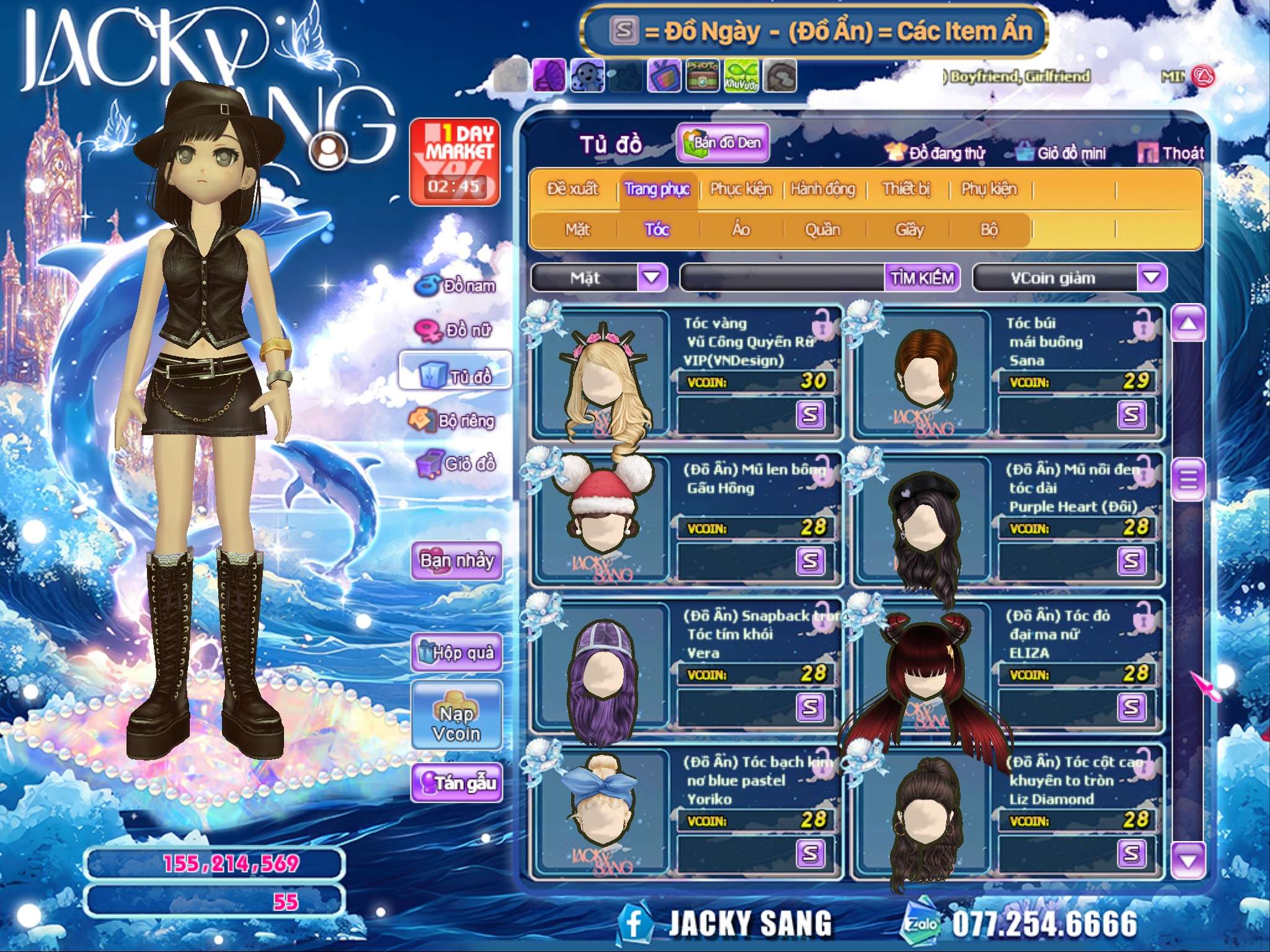Viewport: 1270px width, 952px height.
Task: Open the 1 Day Market banner
Action: [x=455, y=162]
